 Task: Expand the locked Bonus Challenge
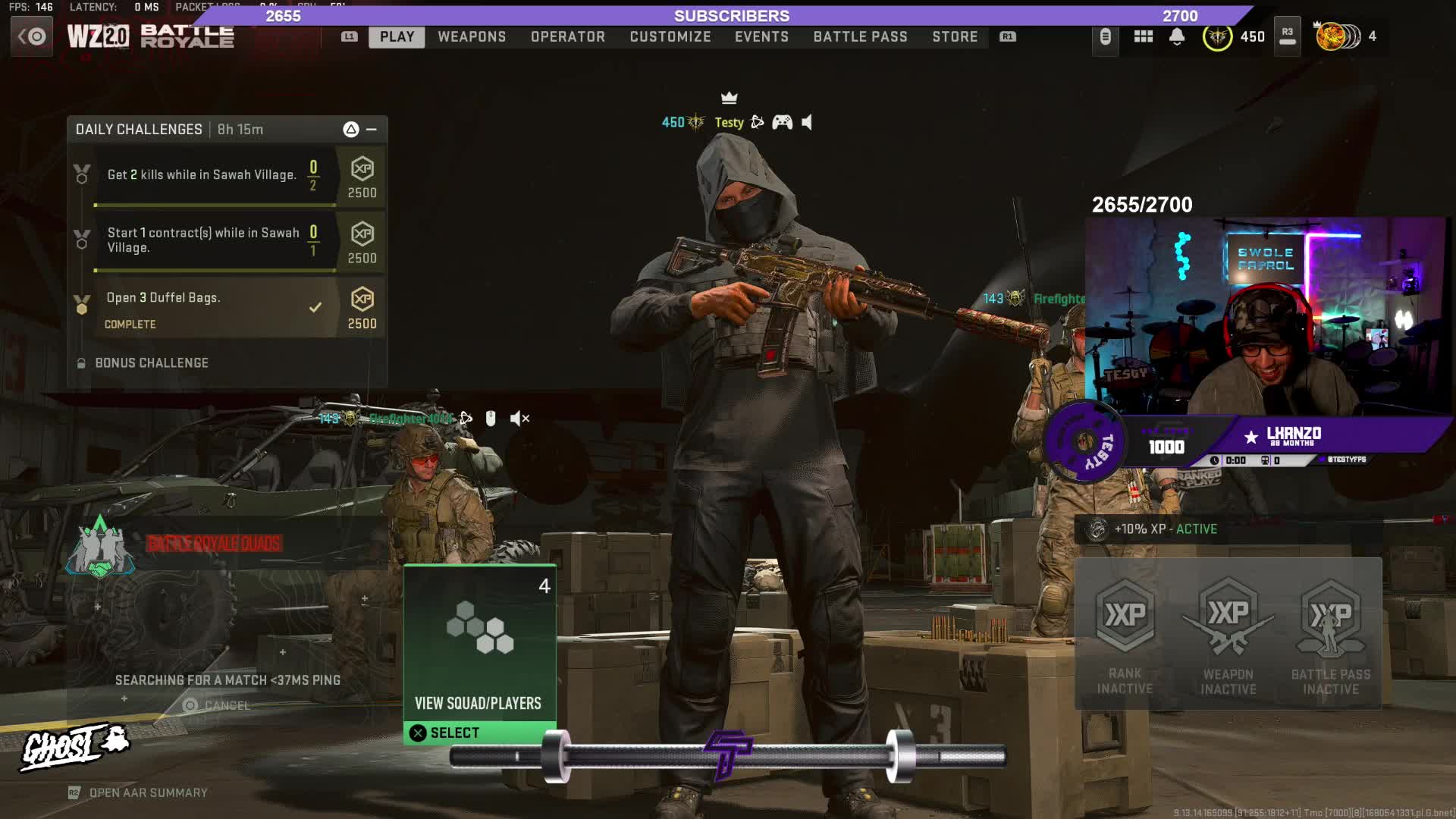[x=151, y=363]
